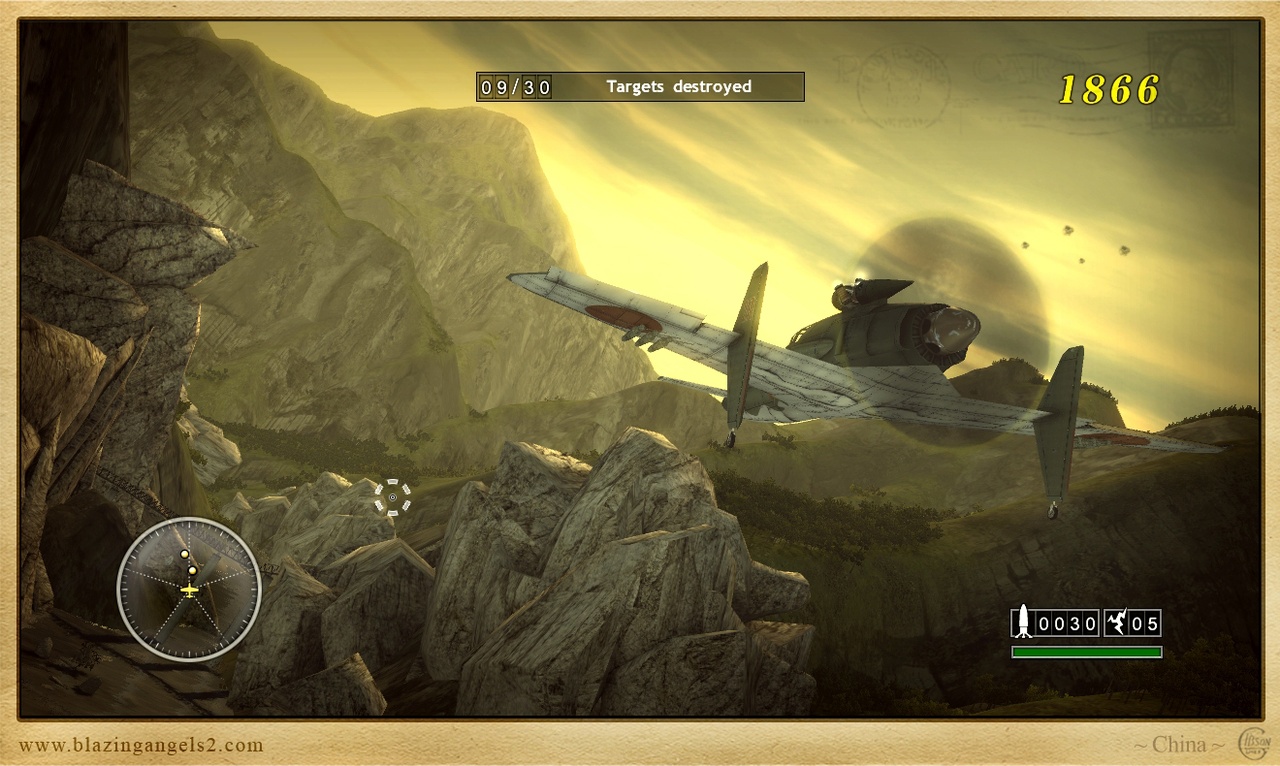This screenshot has height=766, width=1280.
Task: Click the Japanese fighter plane
Action: (x=850, y=350)
